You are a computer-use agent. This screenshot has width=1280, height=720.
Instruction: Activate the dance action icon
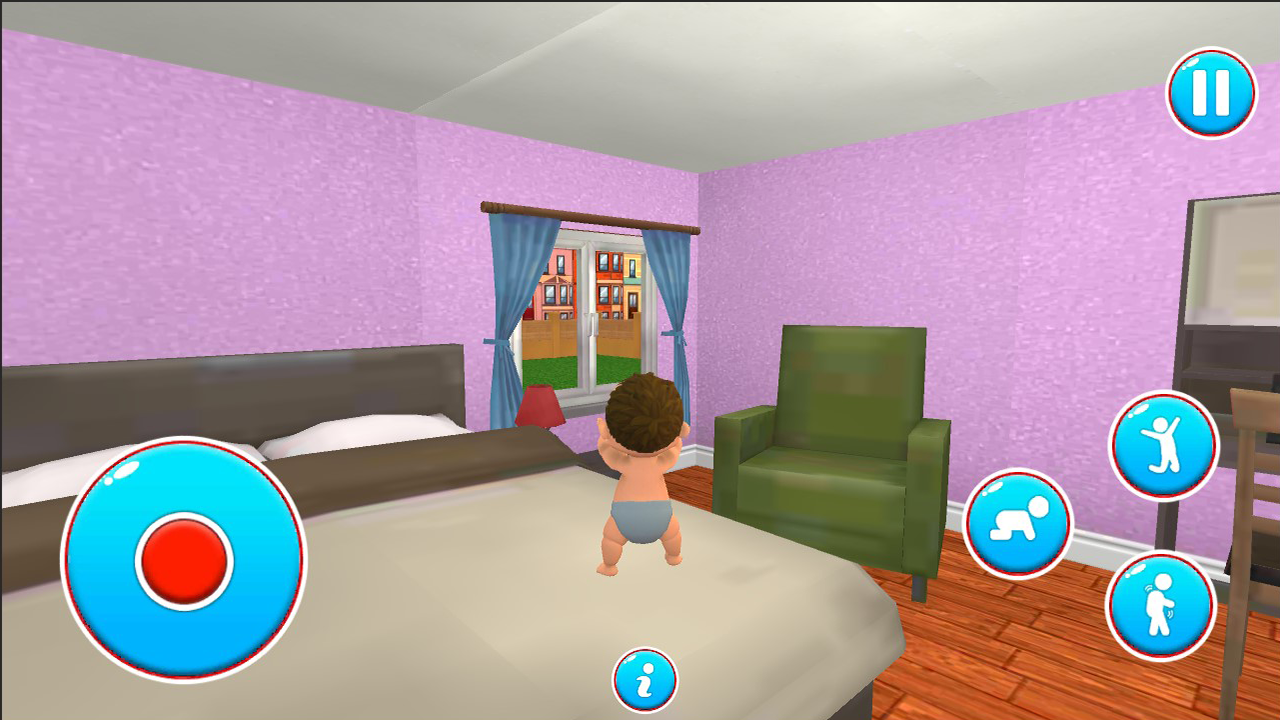(1163, 443)
